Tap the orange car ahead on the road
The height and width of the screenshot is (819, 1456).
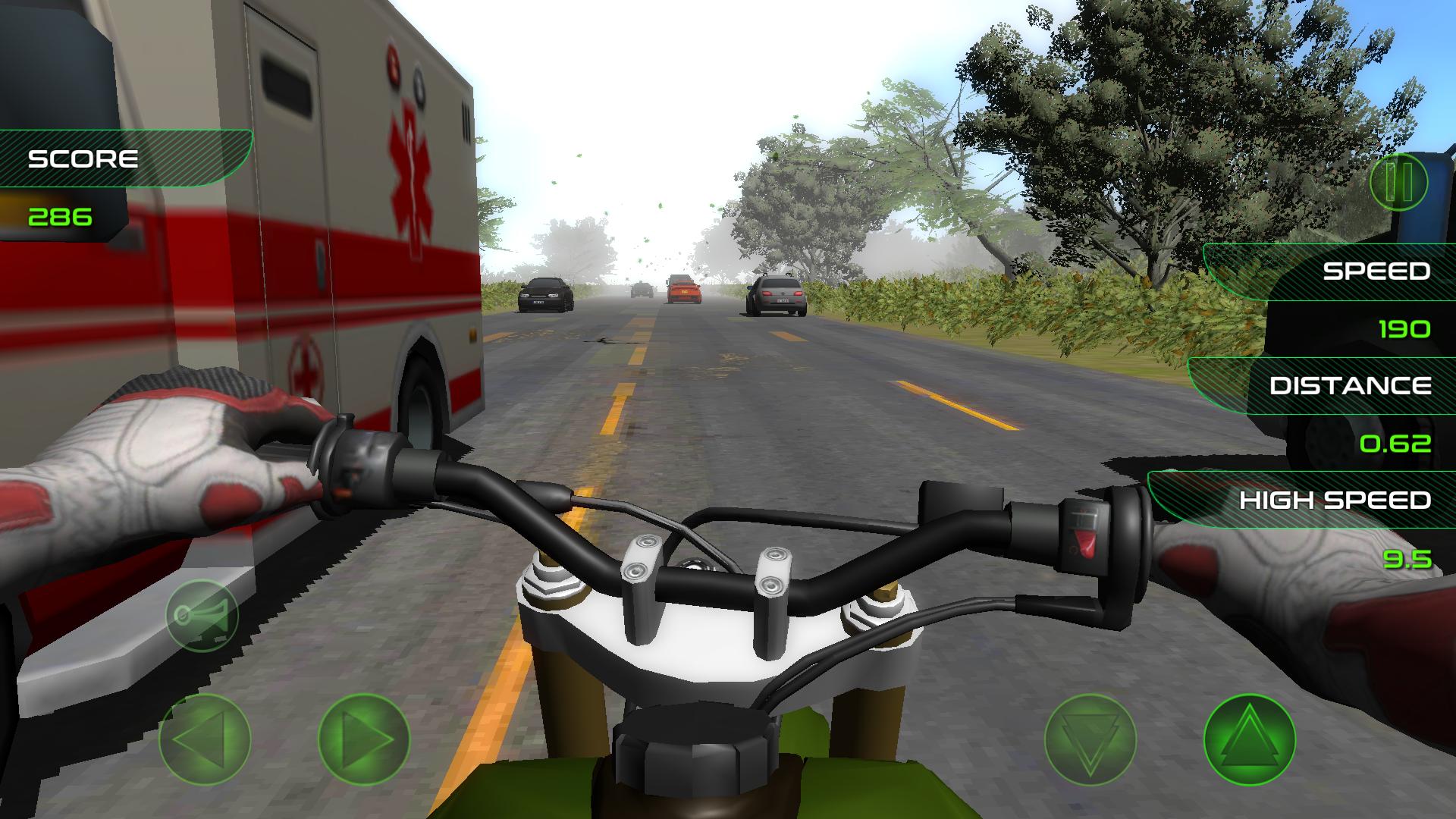click(683, 290)
